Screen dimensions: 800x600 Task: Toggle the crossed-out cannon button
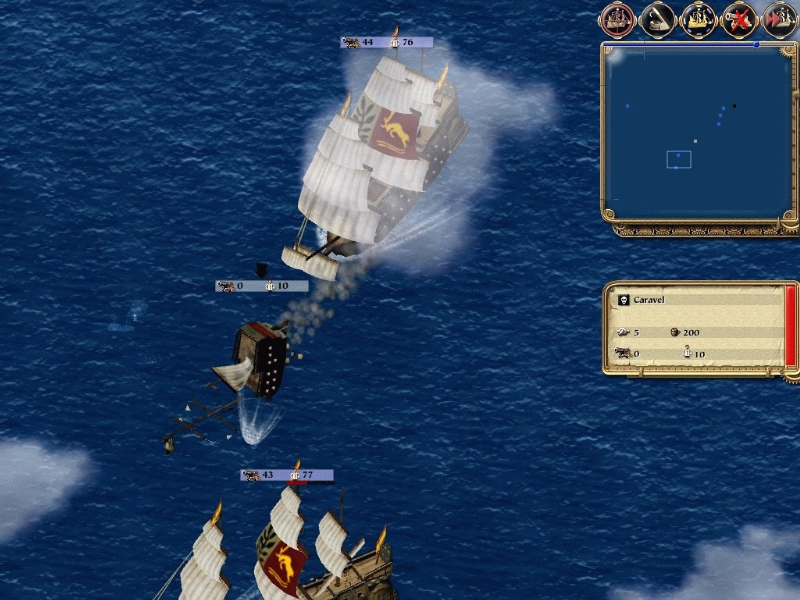point(739,17)
